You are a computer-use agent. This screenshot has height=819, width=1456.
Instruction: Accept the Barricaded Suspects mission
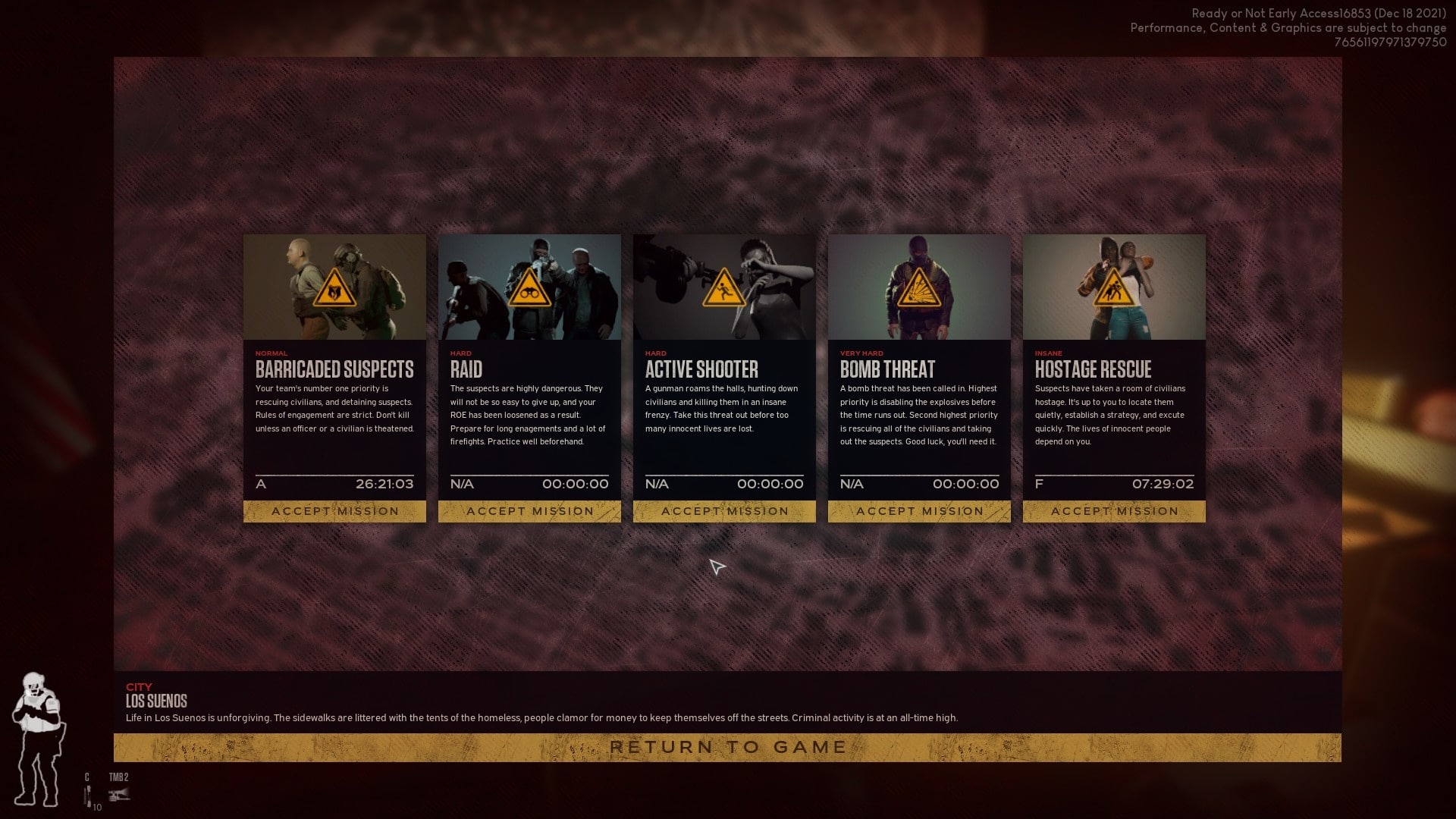pos(334,511)
